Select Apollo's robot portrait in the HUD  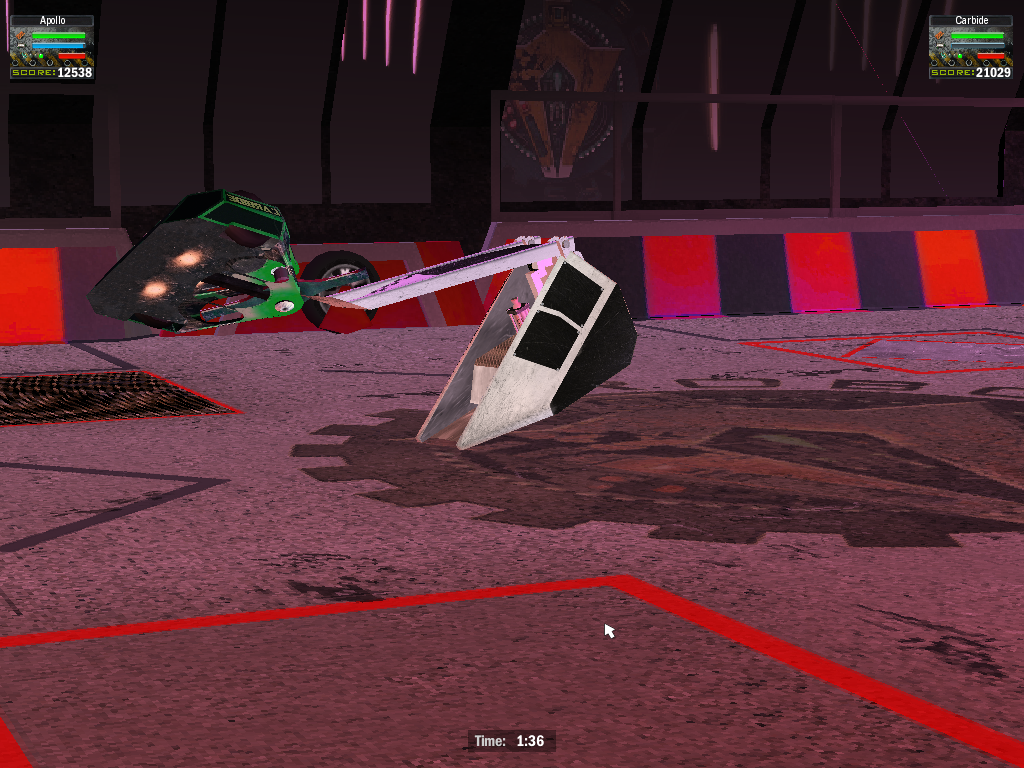pyautogui.click(x=20, y=47)
